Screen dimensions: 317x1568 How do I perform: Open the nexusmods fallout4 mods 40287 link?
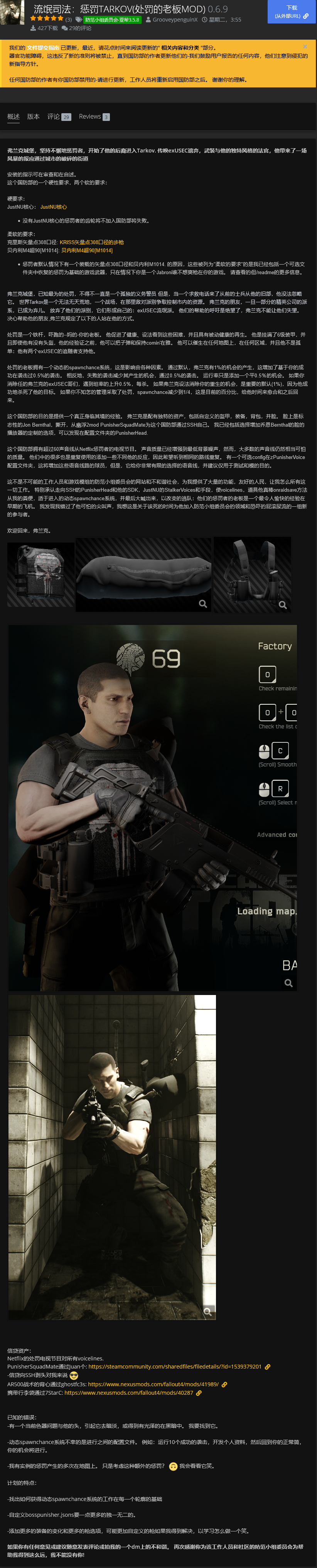tap(129, 1393)
